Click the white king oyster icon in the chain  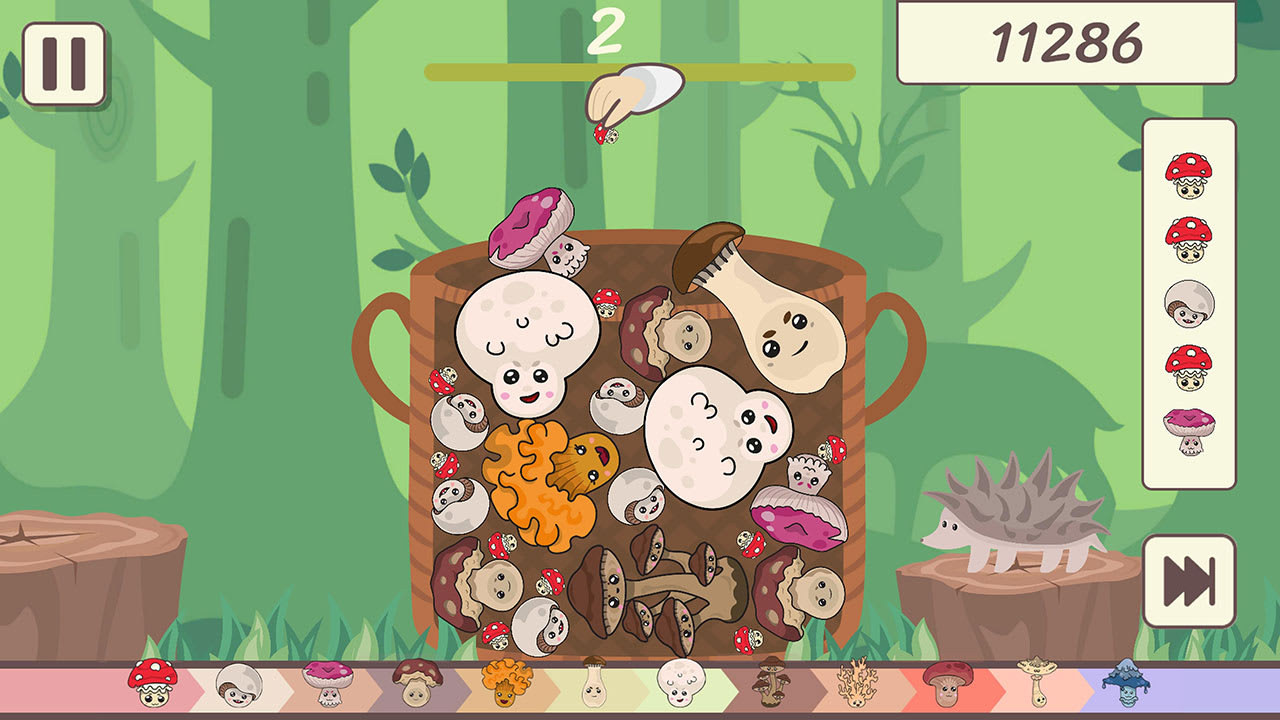pos(594,690)
